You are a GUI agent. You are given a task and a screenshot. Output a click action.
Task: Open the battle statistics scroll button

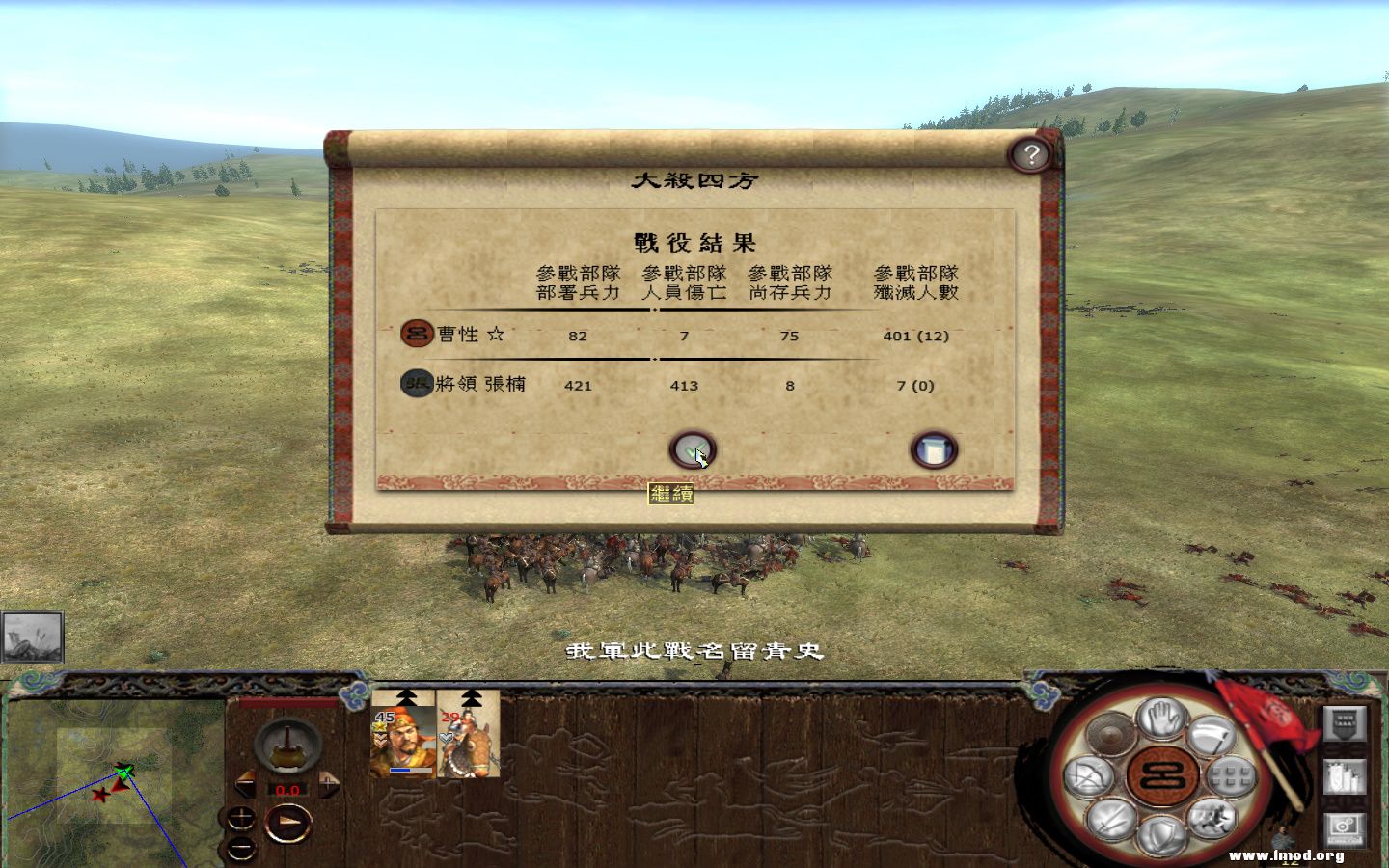point(934,448)
